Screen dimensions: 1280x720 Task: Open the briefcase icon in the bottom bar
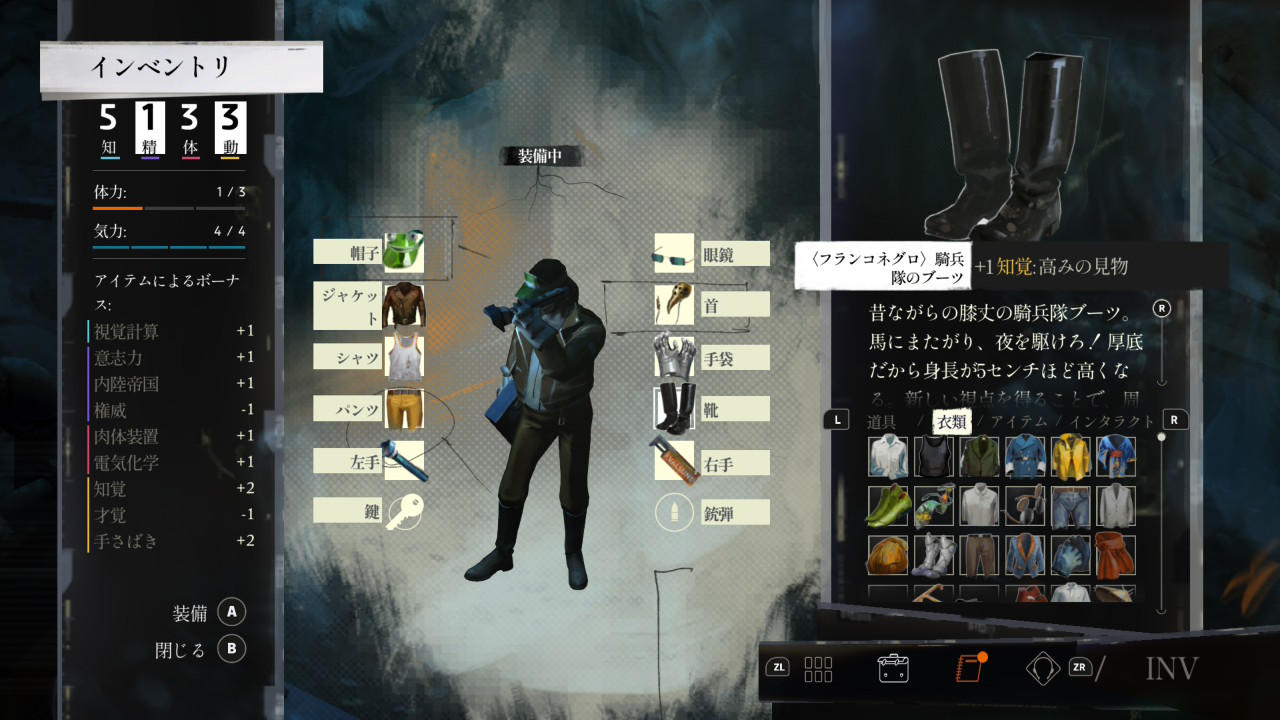[892, 668]
